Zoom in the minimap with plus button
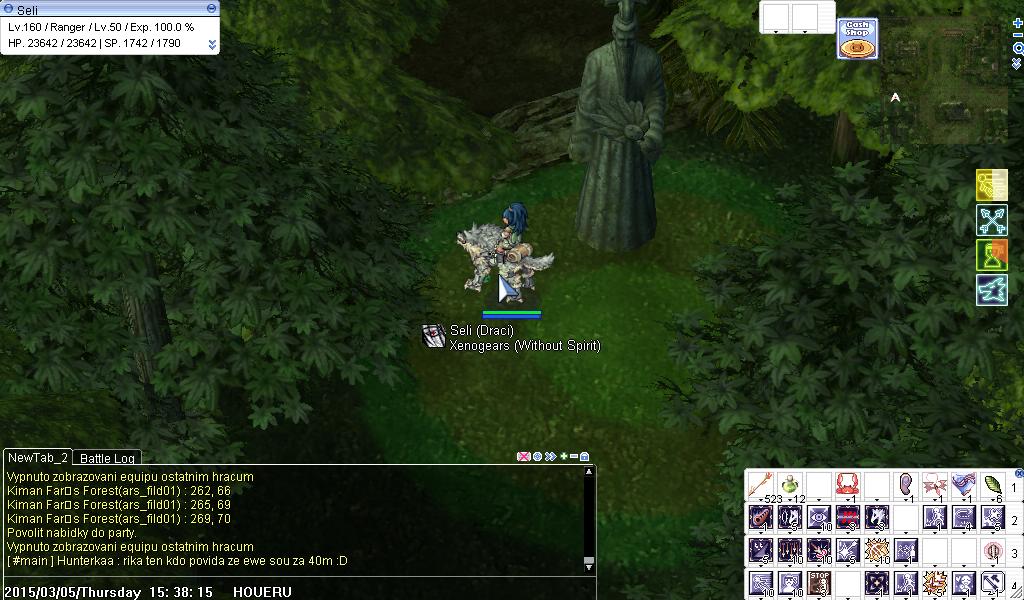Viewport: 1024px width, 600px height. [1018, 23]
